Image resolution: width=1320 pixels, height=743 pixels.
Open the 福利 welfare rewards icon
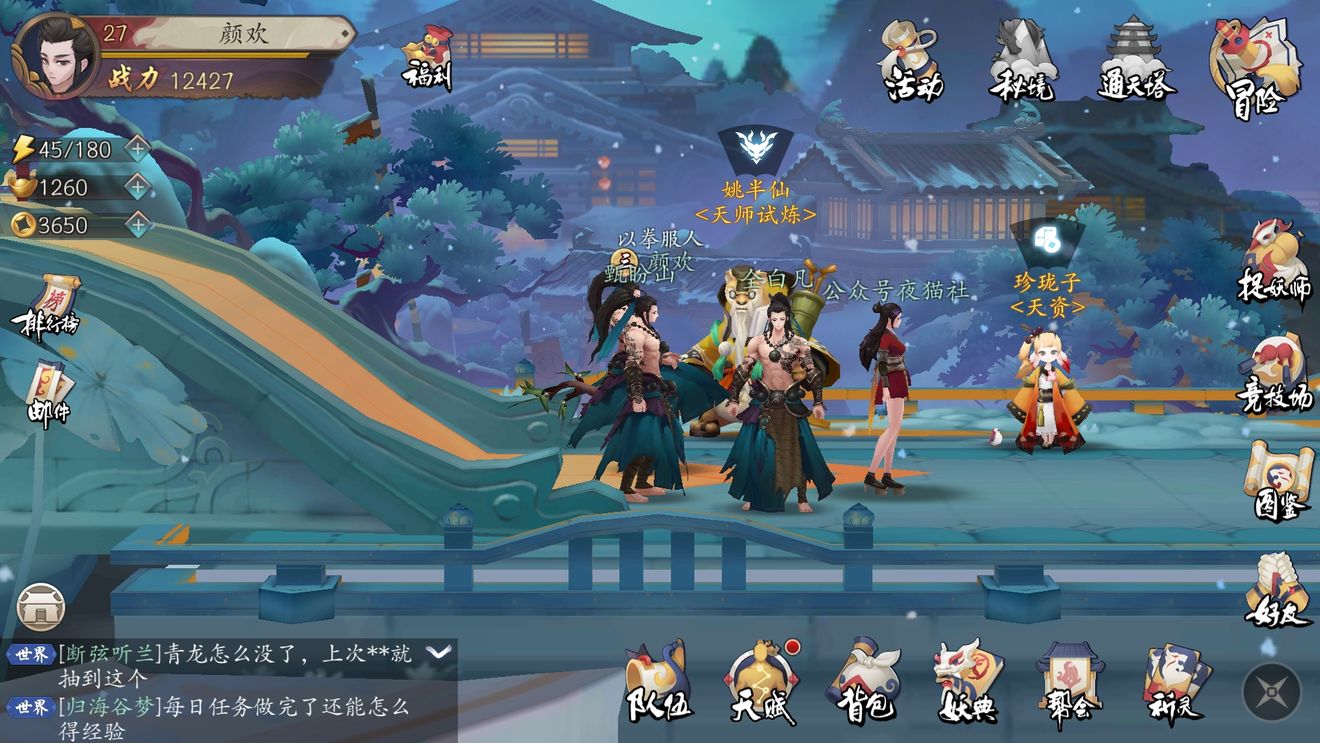[427, 57]
